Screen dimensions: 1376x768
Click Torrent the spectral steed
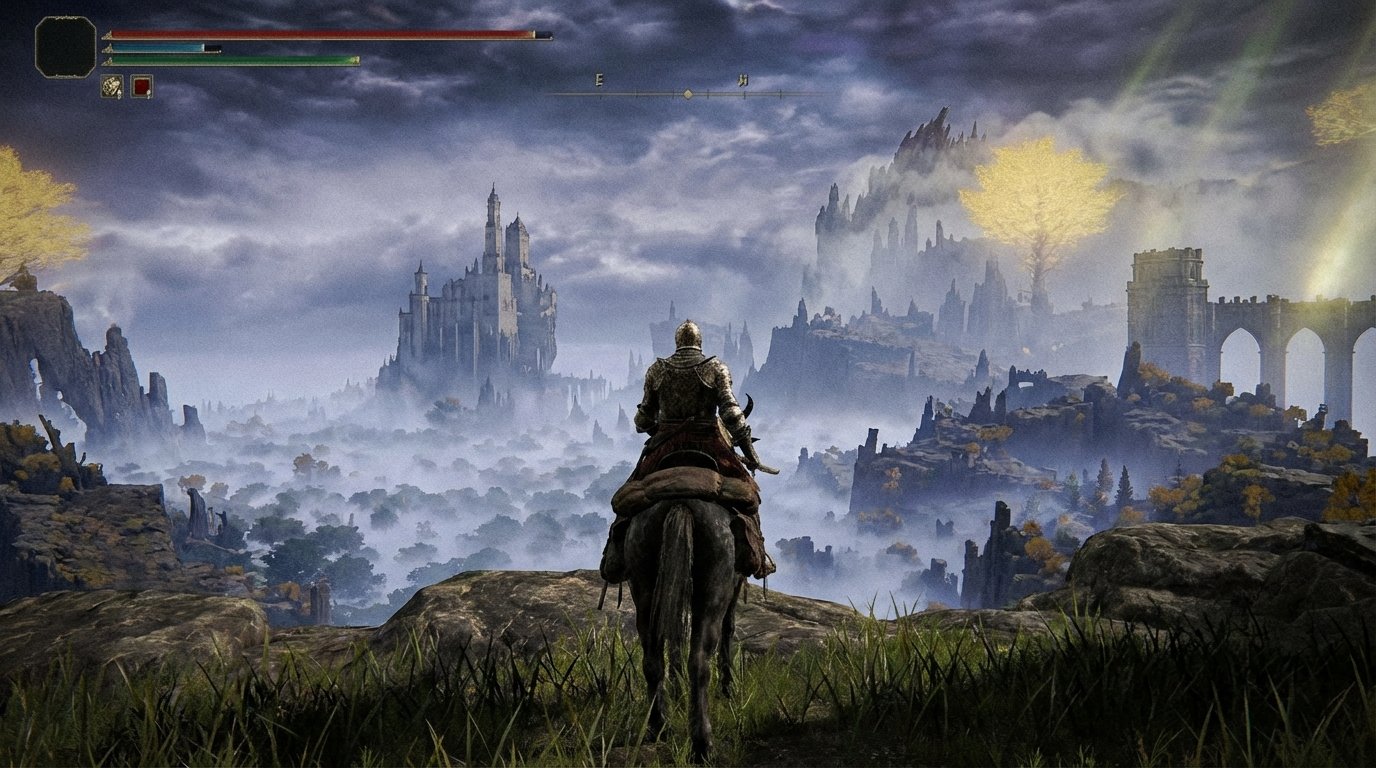680,600
